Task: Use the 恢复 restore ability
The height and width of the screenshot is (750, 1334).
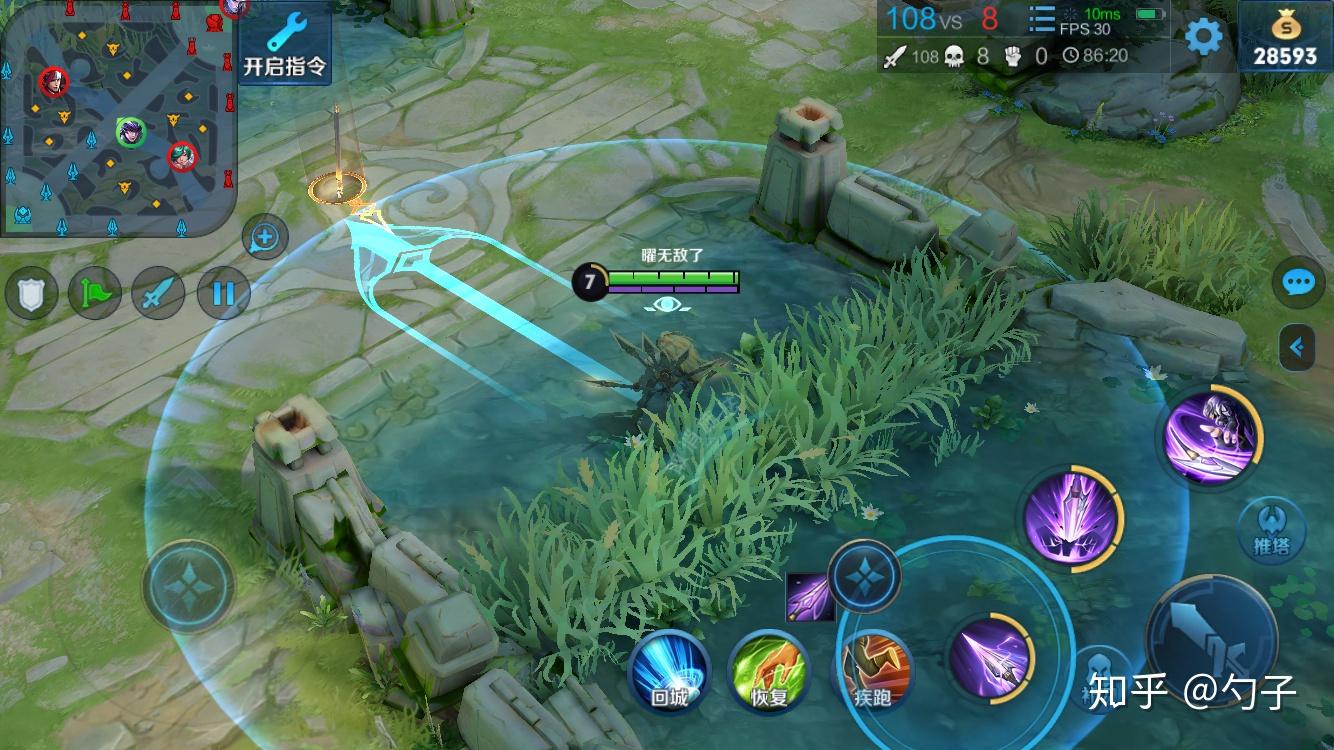Action: [768, 672]
